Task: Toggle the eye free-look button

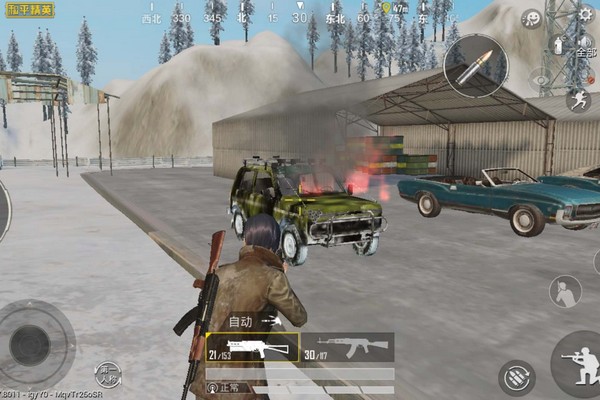Action: click(539, 78)
